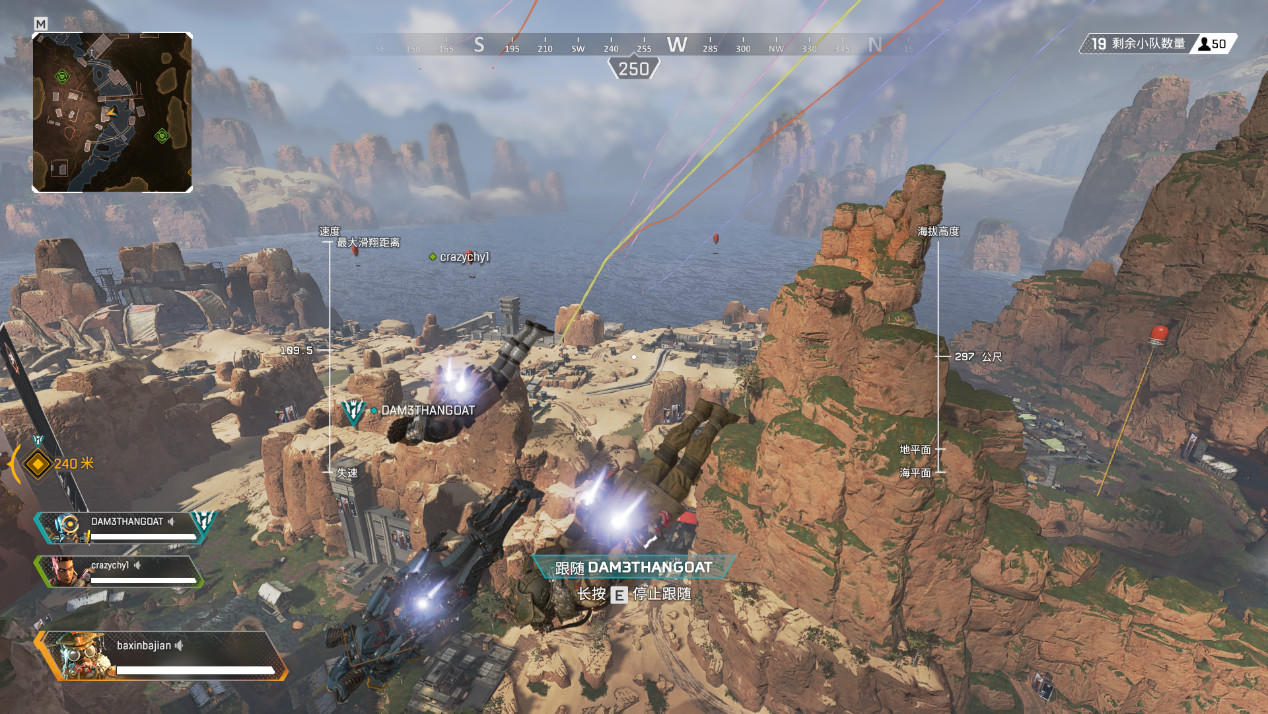Select crazychy1's squad member panel
Image resolution: width=1268 pixels, height=714 pixels.
120,571
